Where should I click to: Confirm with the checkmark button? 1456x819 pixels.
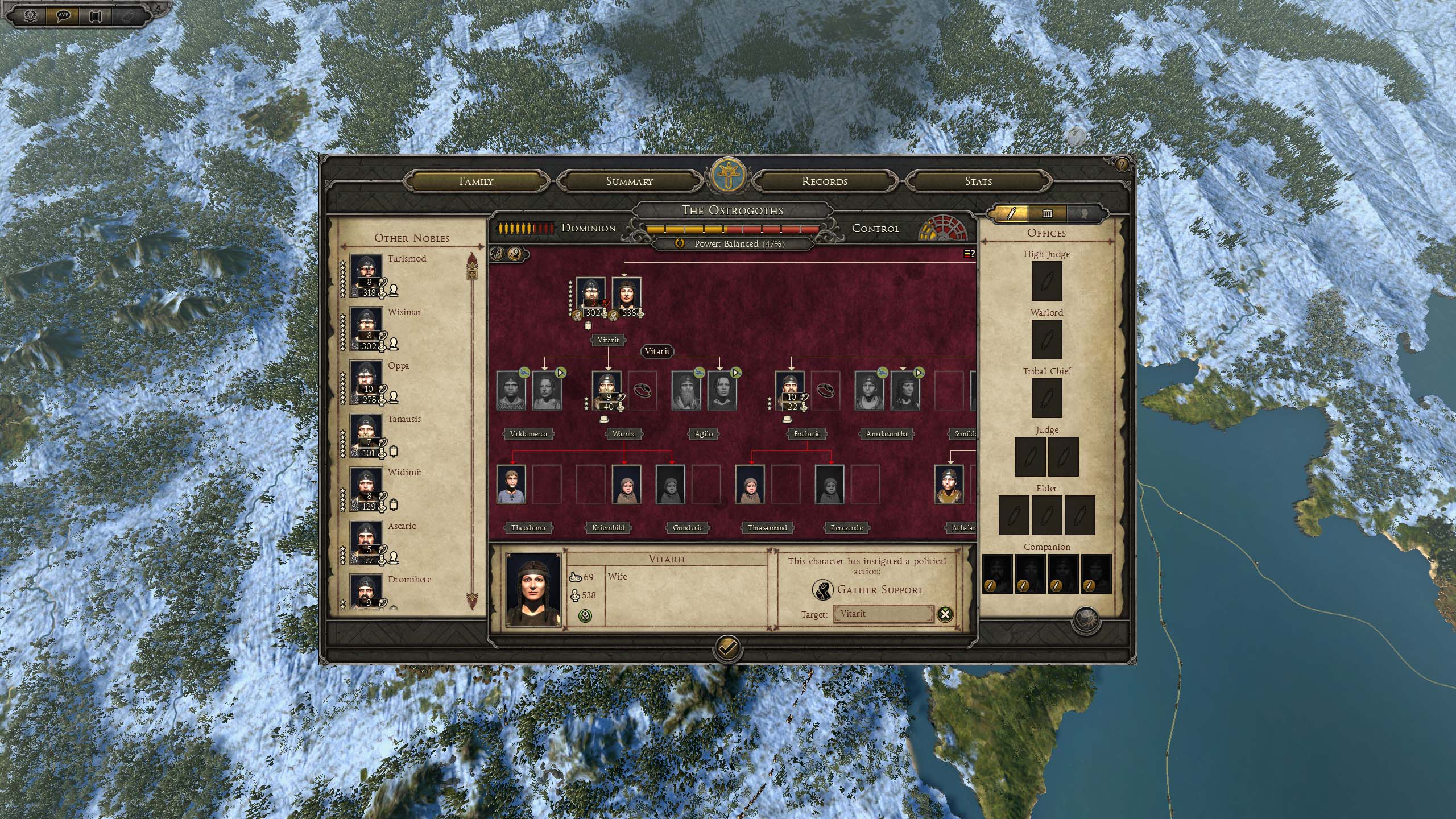[x=726, y=648]
